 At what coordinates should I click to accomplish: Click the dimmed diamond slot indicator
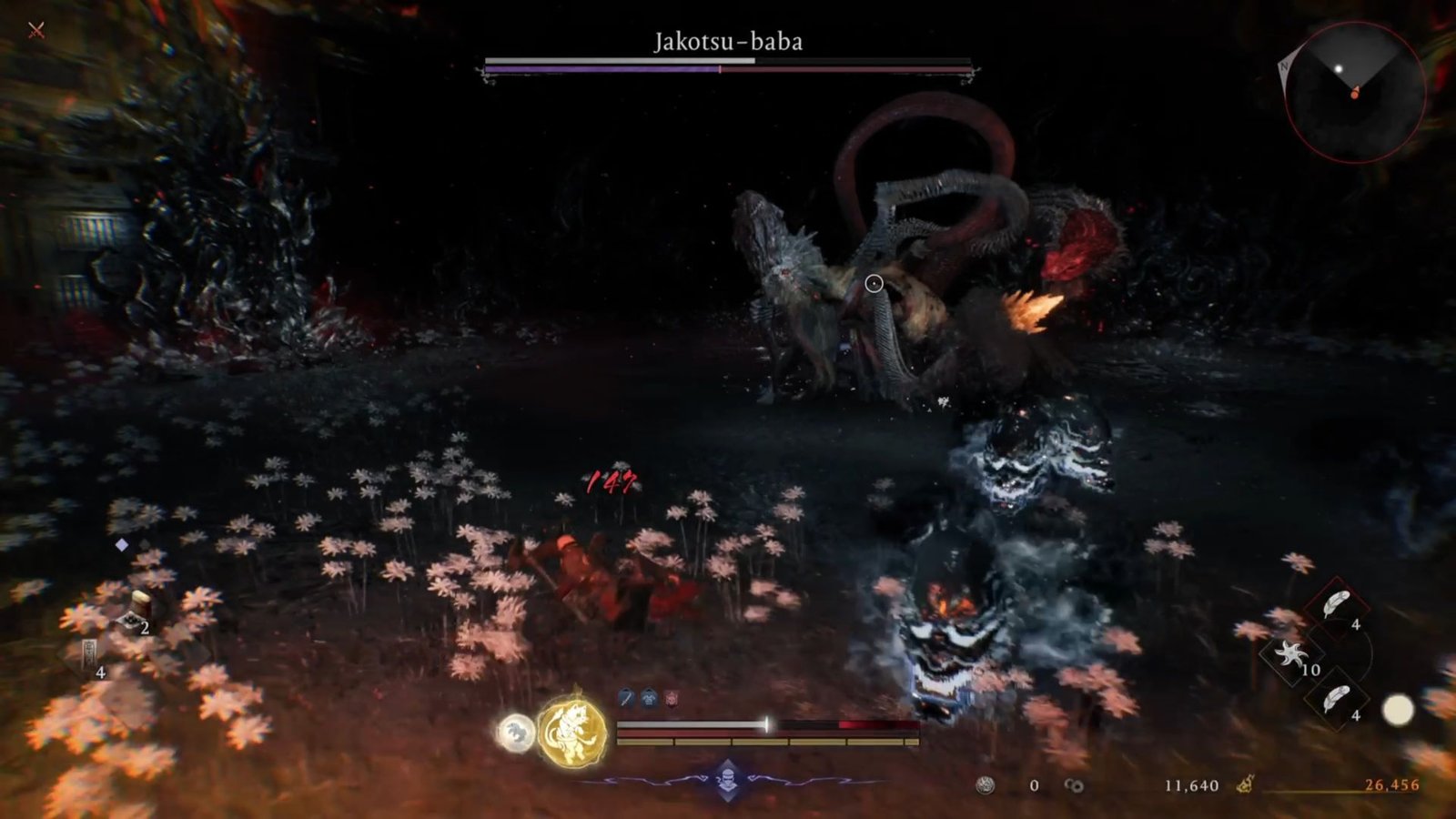(x=144, y=544)
